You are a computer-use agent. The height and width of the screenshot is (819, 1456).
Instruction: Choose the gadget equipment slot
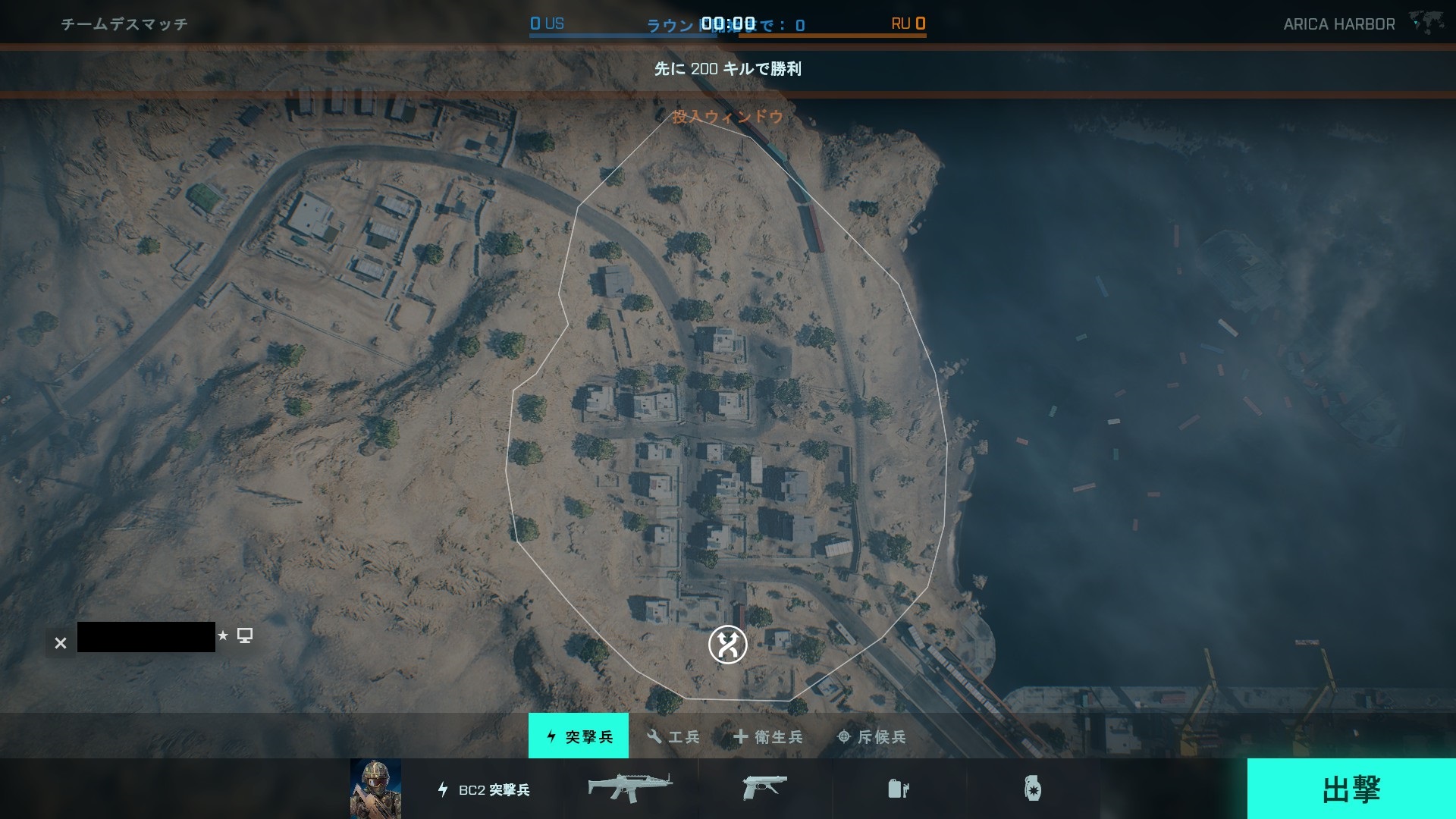(x=899, y=789)
